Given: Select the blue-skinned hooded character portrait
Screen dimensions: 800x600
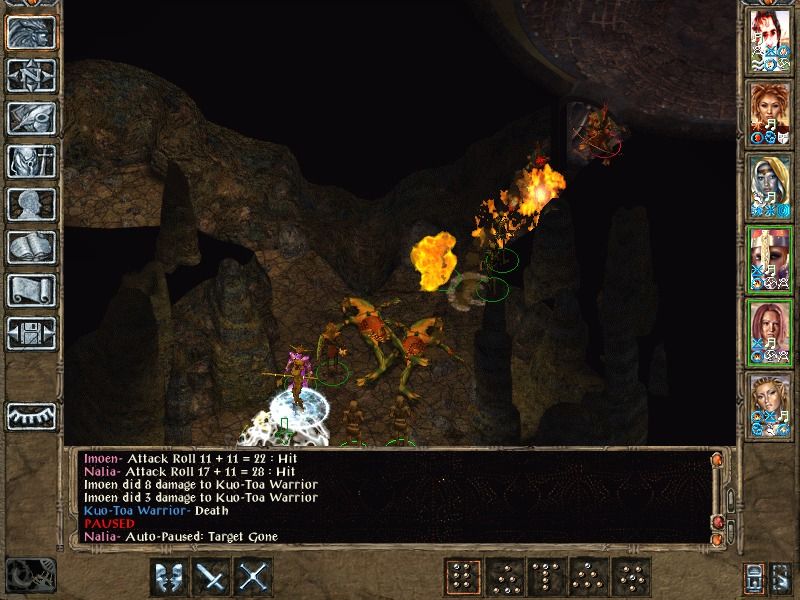Looking at the screenshot, I should click(770, 187).
